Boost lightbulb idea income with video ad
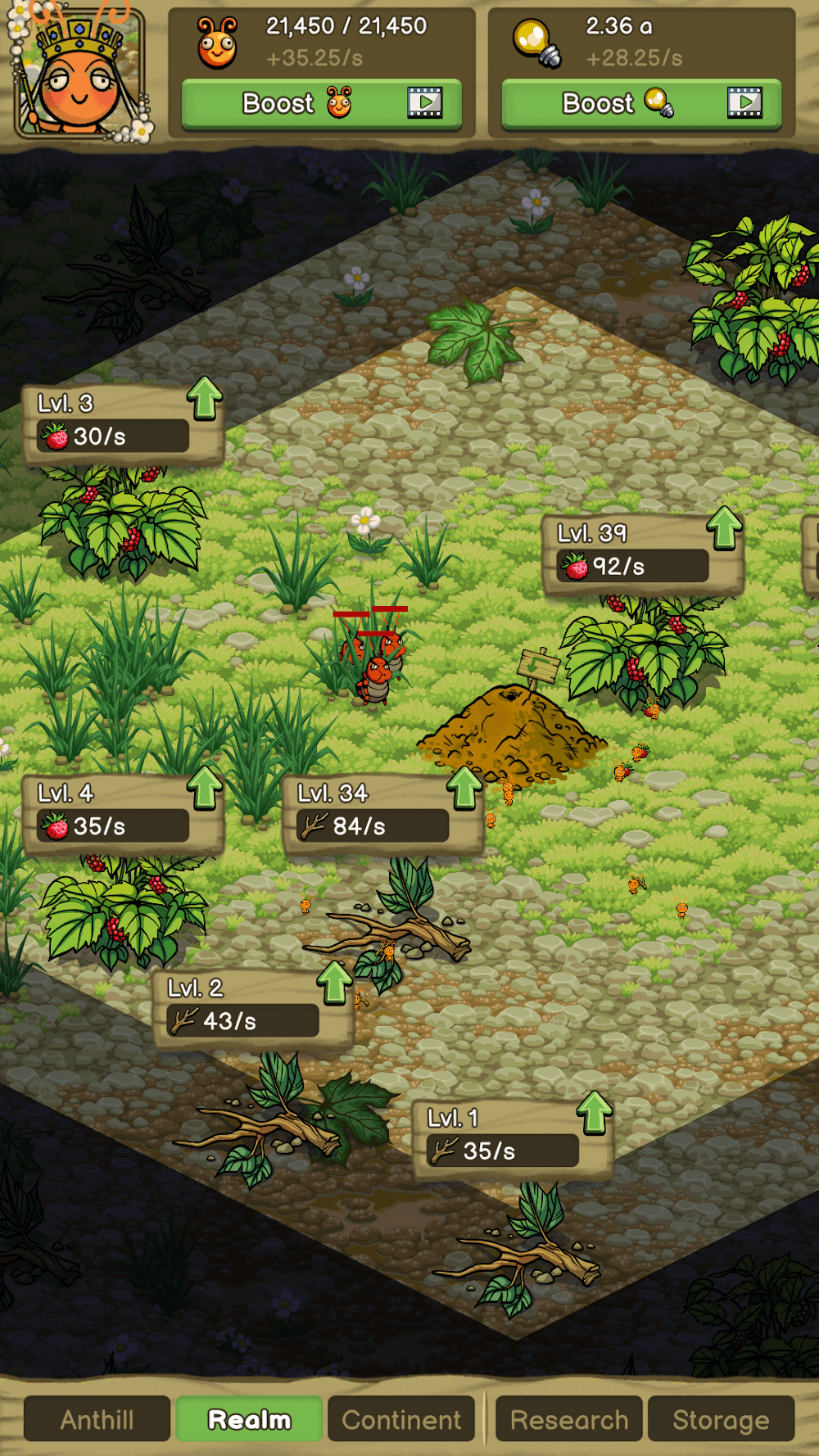This screenshot has width=819, height=1456. click(641, 104)
